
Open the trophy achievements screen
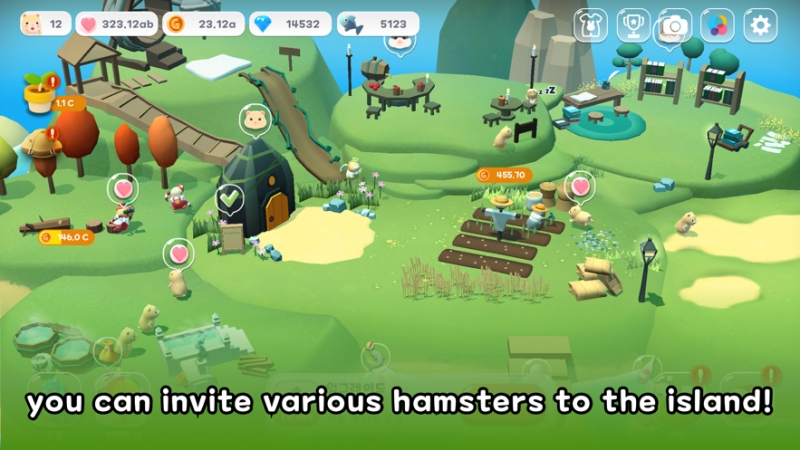(x=632, y=25)
